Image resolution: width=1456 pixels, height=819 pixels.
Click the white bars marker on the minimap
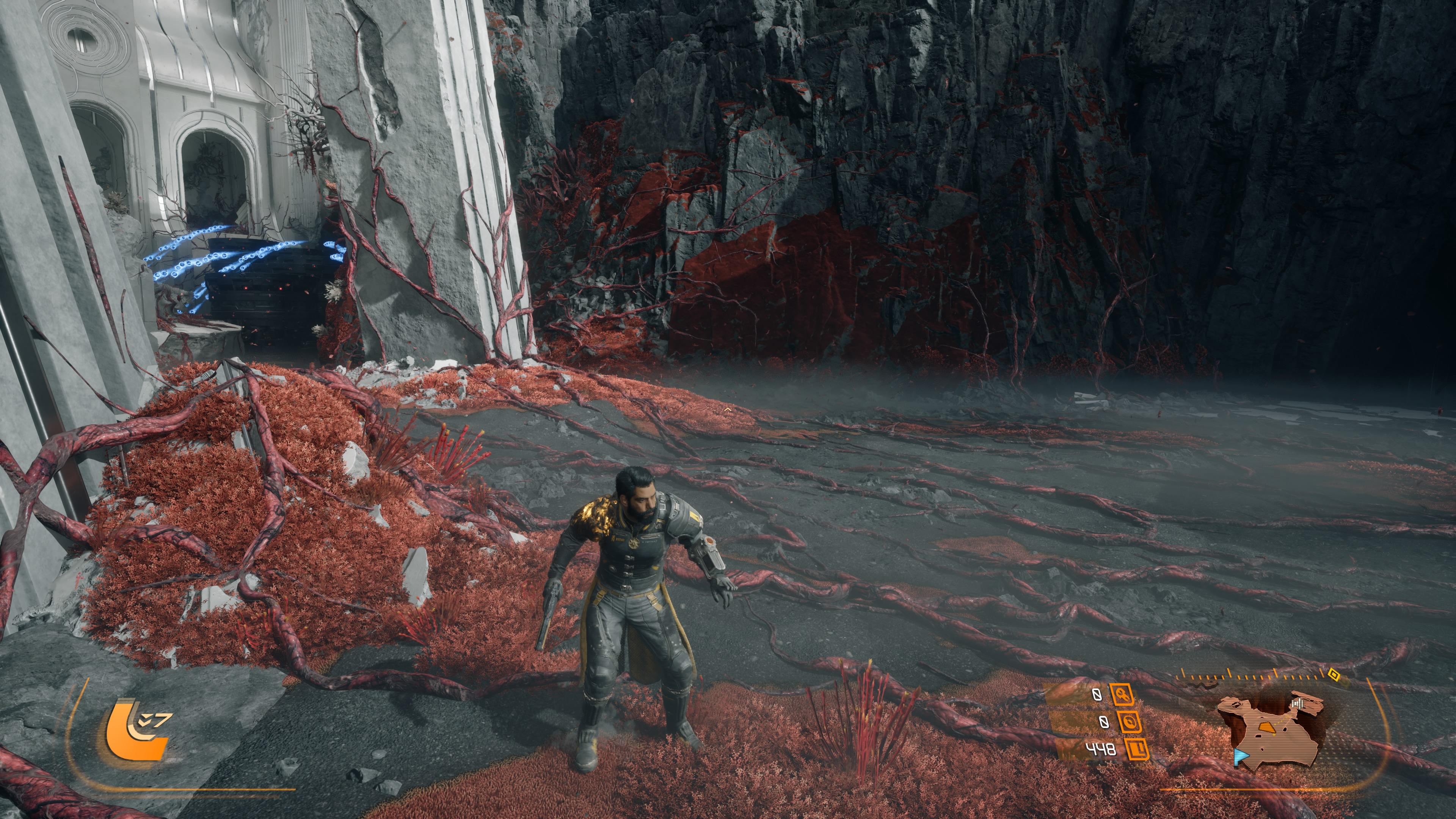pyautogui.click(x=1298, y=704)
